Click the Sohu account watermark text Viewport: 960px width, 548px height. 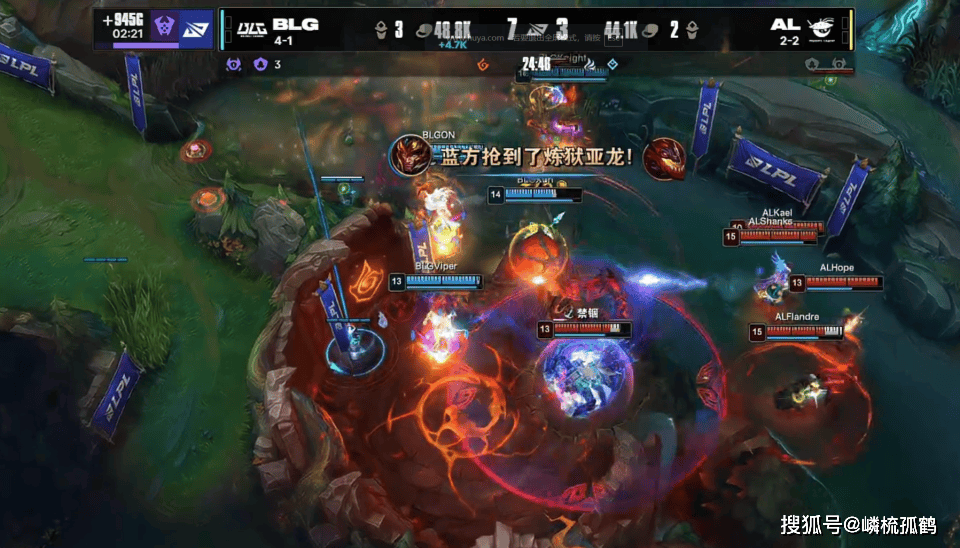pos(857,524)
